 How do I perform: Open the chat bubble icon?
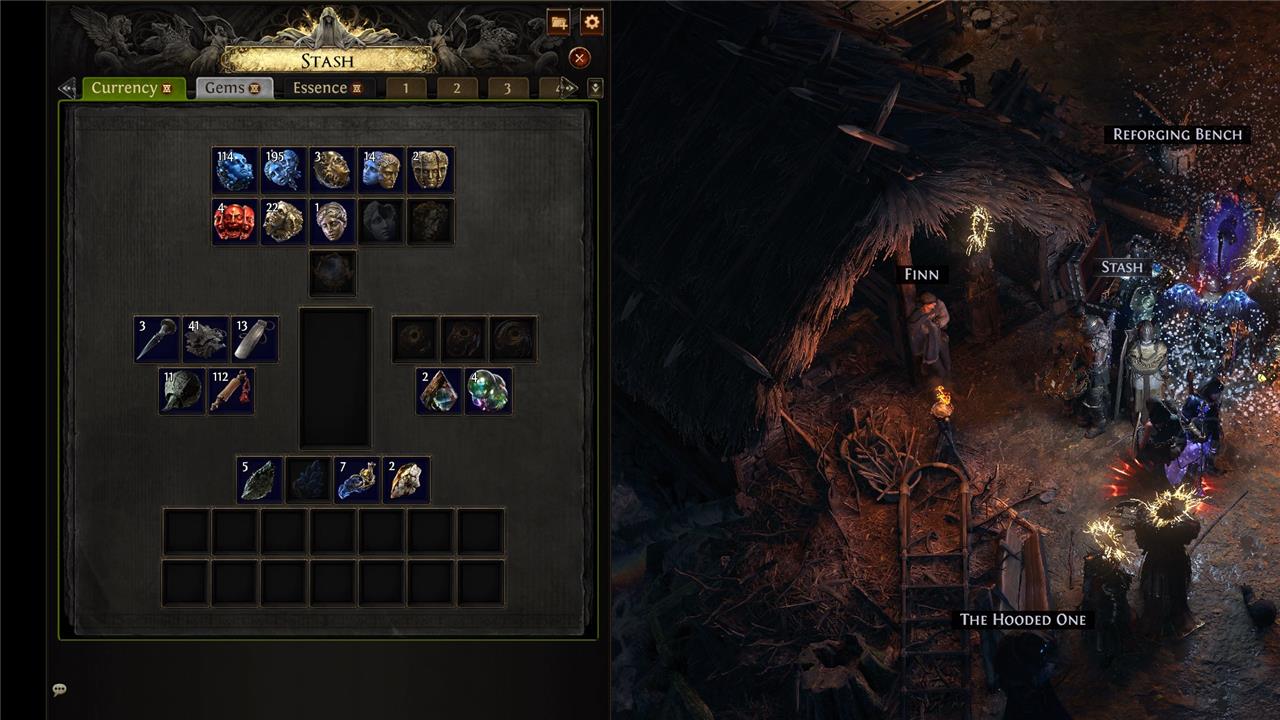point(60,690)
